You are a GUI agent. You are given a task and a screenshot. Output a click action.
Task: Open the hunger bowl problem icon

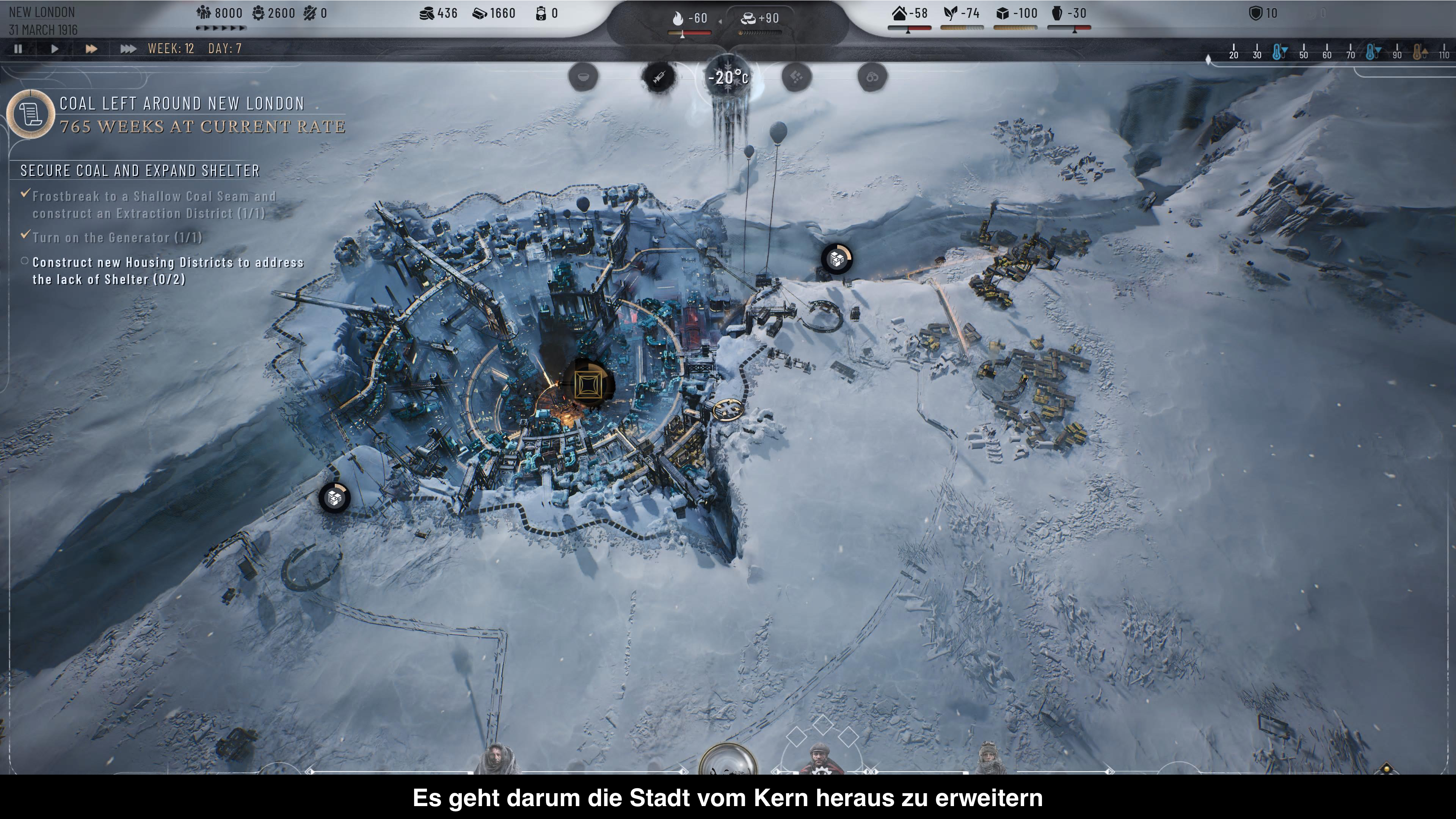tap(583, 76)
